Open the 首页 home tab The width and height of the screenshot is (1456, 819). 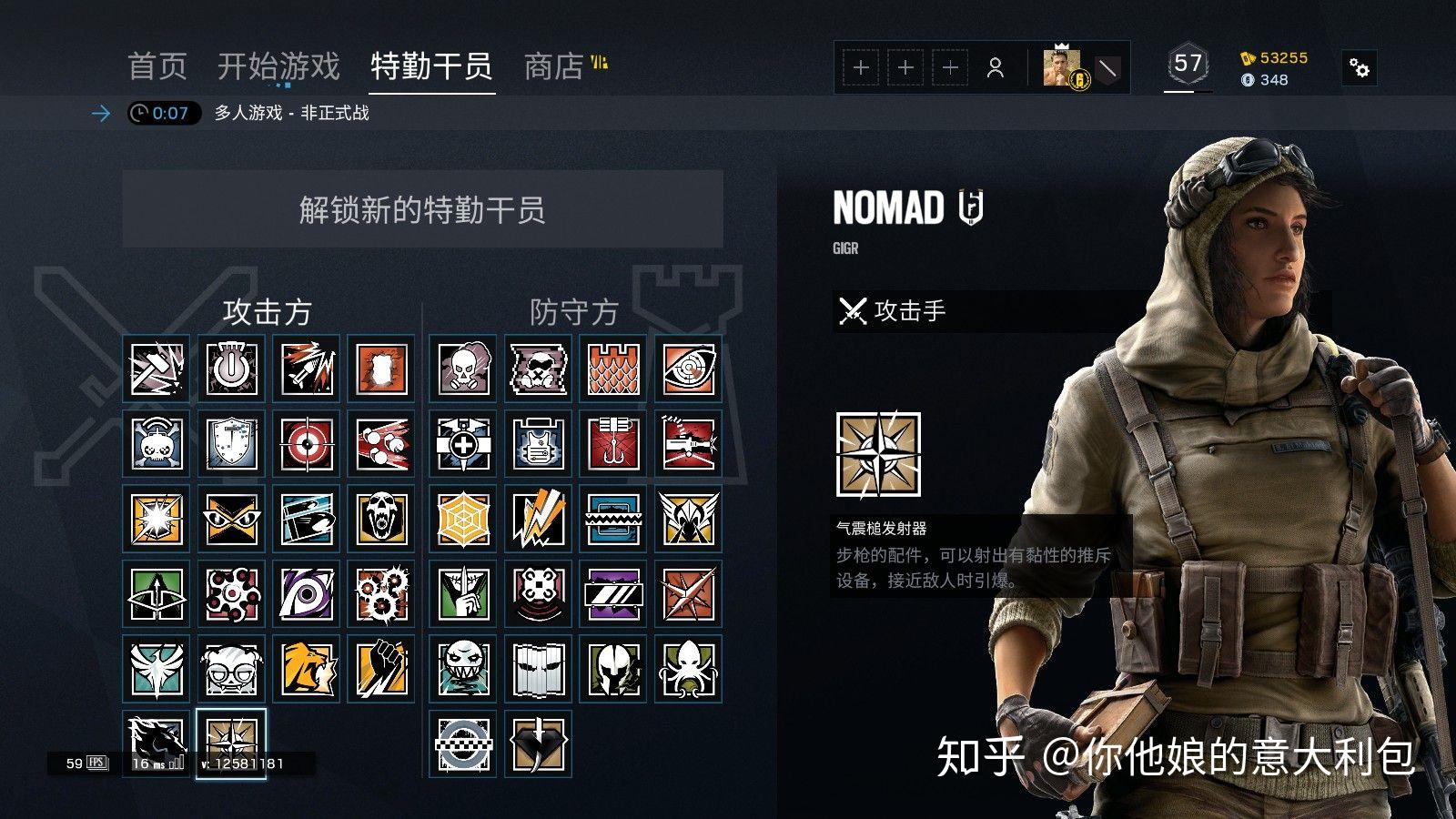pyautogui.click(x=157, y=66)
